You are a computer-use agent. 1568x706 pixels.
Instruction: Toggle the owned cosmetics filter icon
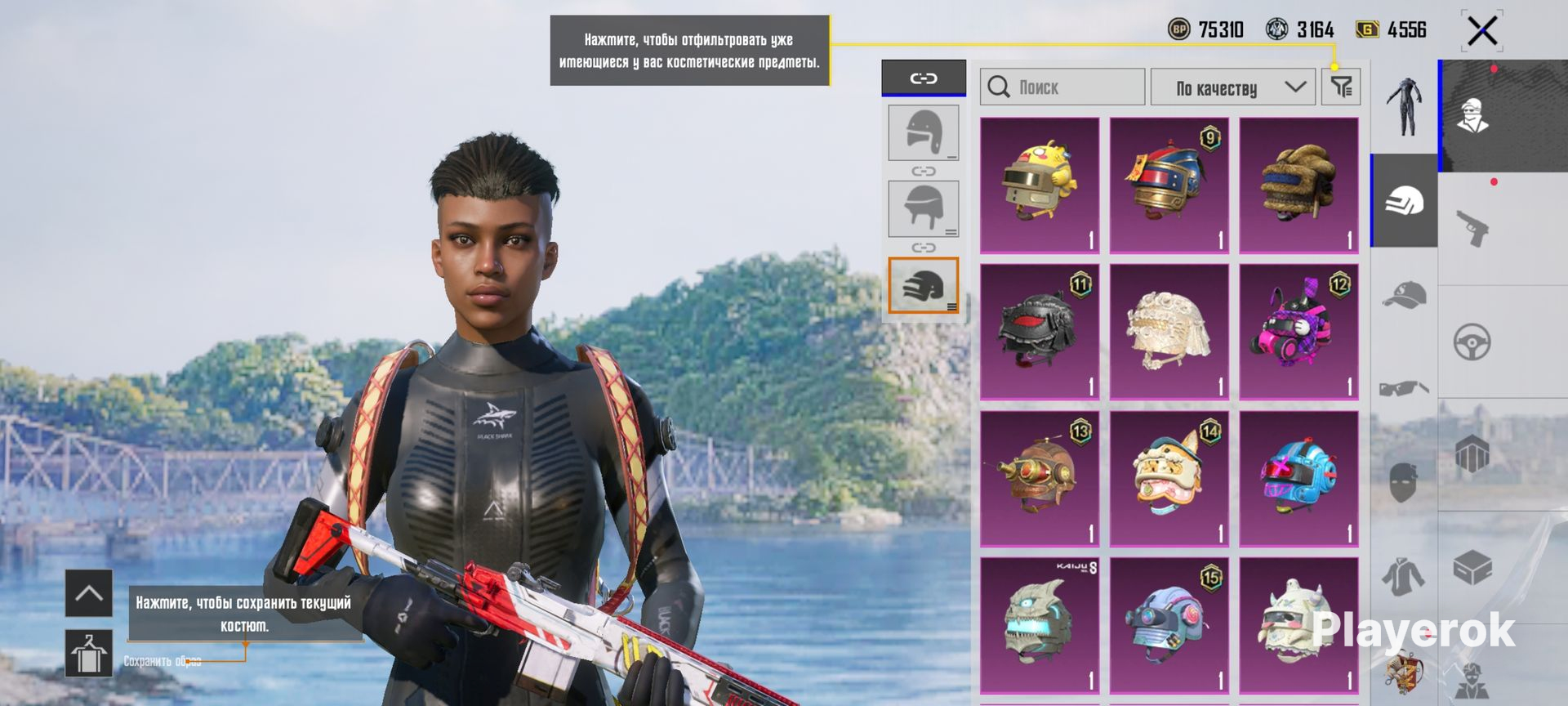pyautogui.click(x=1341, y=87)
